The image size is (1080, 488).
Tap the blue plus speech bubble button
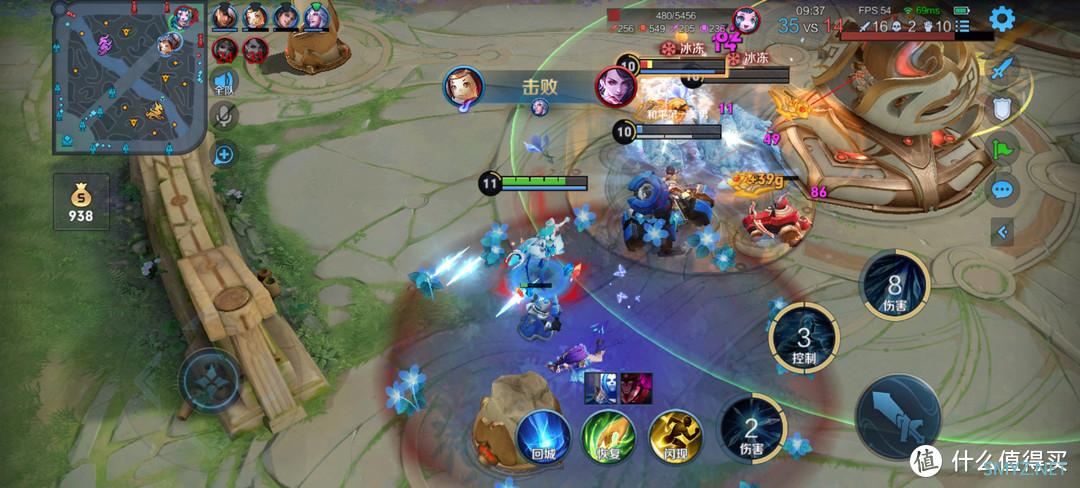click(224, 154)
